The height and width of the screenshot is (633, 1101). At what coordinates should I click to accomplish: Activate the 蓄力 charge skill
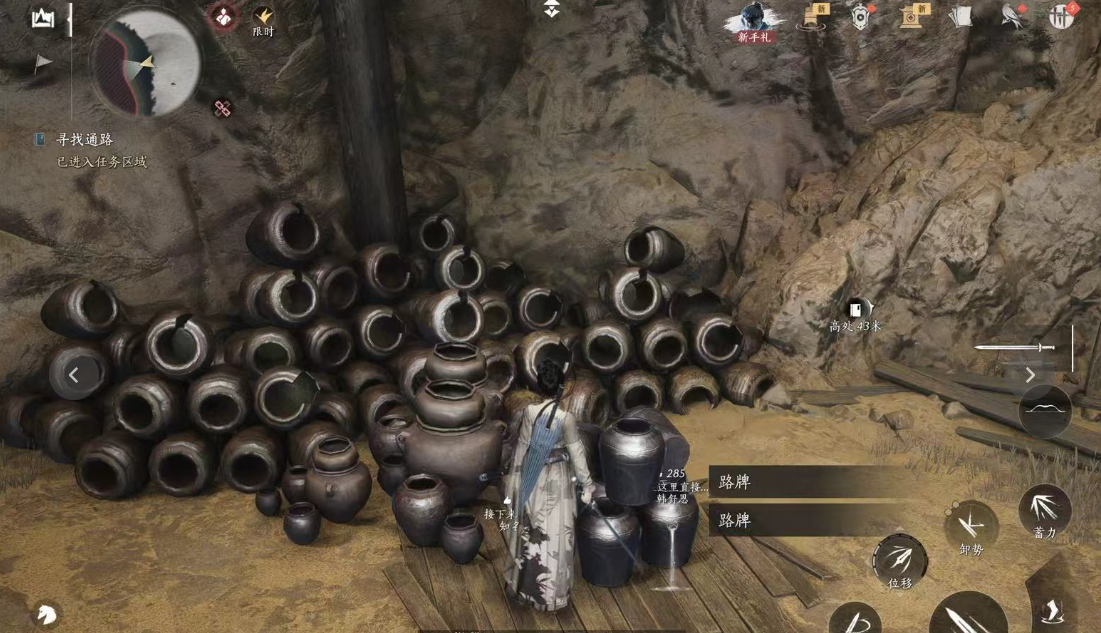pos(1044,510)
